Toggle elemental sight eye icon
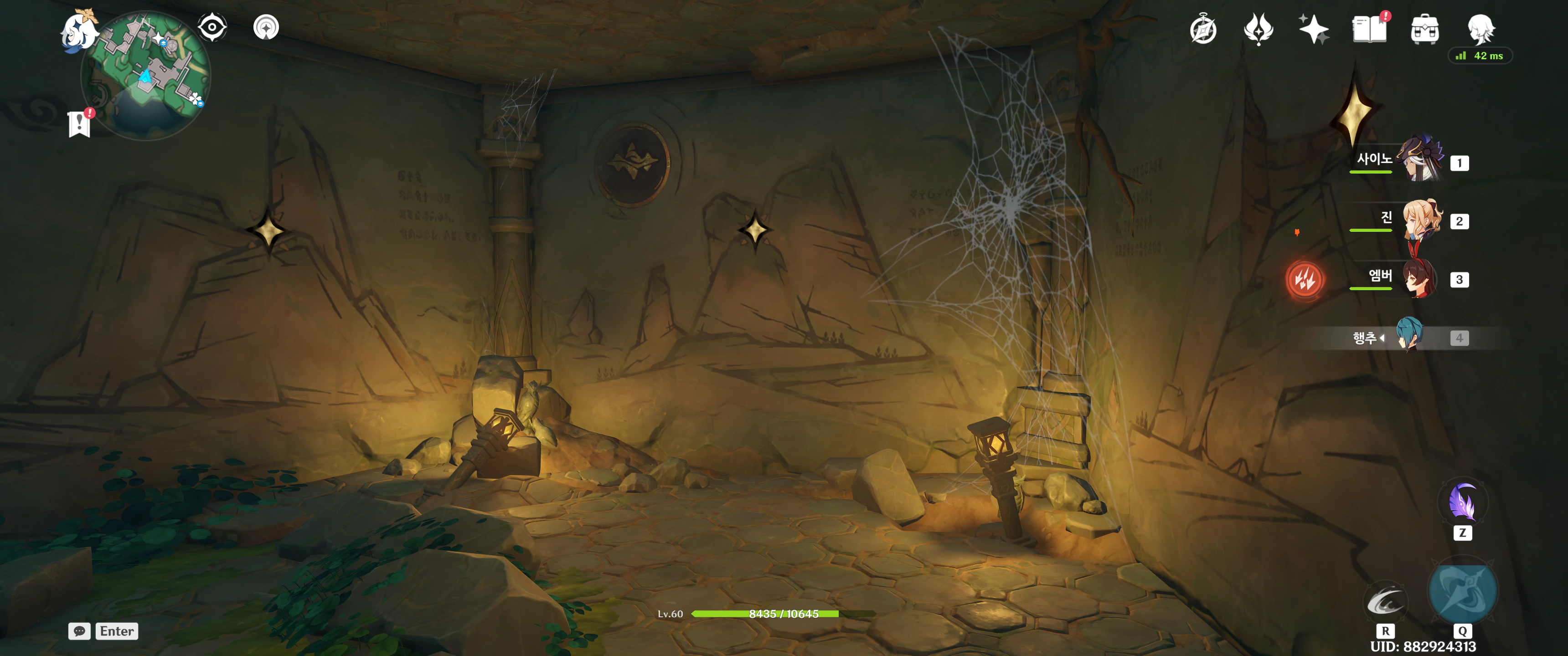The width and height of the screenshot is (1568, 656). pos(212,27)
